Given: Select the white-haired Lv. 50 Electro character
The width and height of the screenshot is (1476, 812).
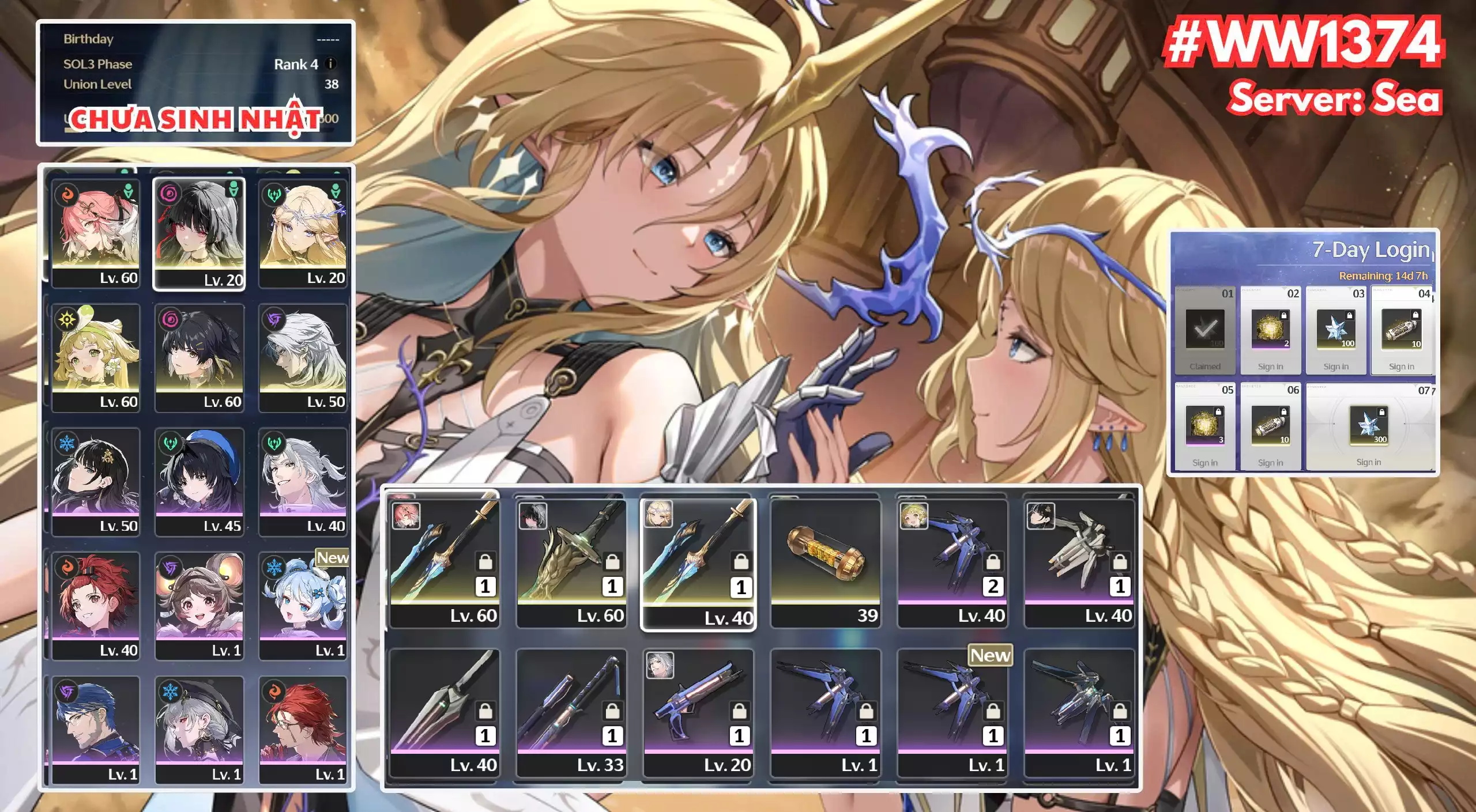Looking at the screenshot, I should coord(303,357).
